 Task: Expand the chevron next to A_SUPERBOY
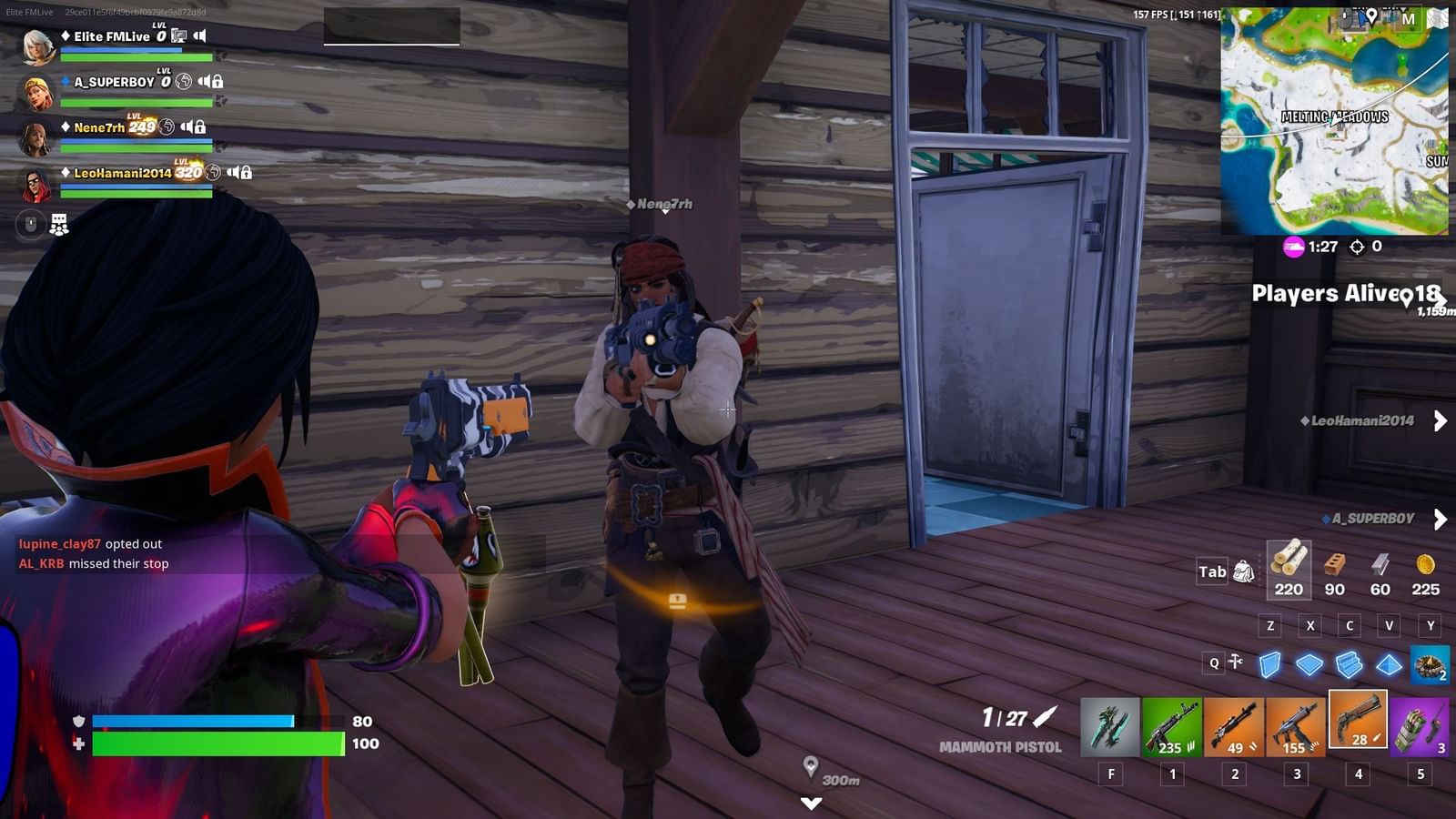pyautogui.click(x=1441, y=520)
